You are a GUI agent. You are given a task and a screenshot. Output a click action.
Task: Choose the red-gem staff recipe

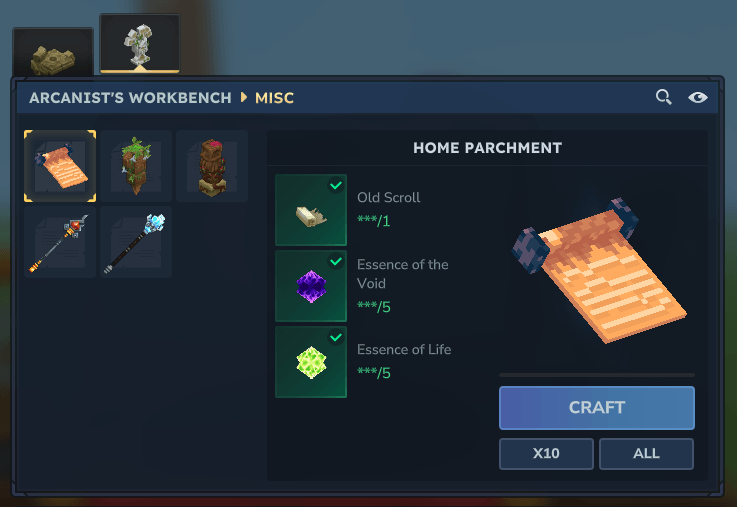(x=60, y=243)
